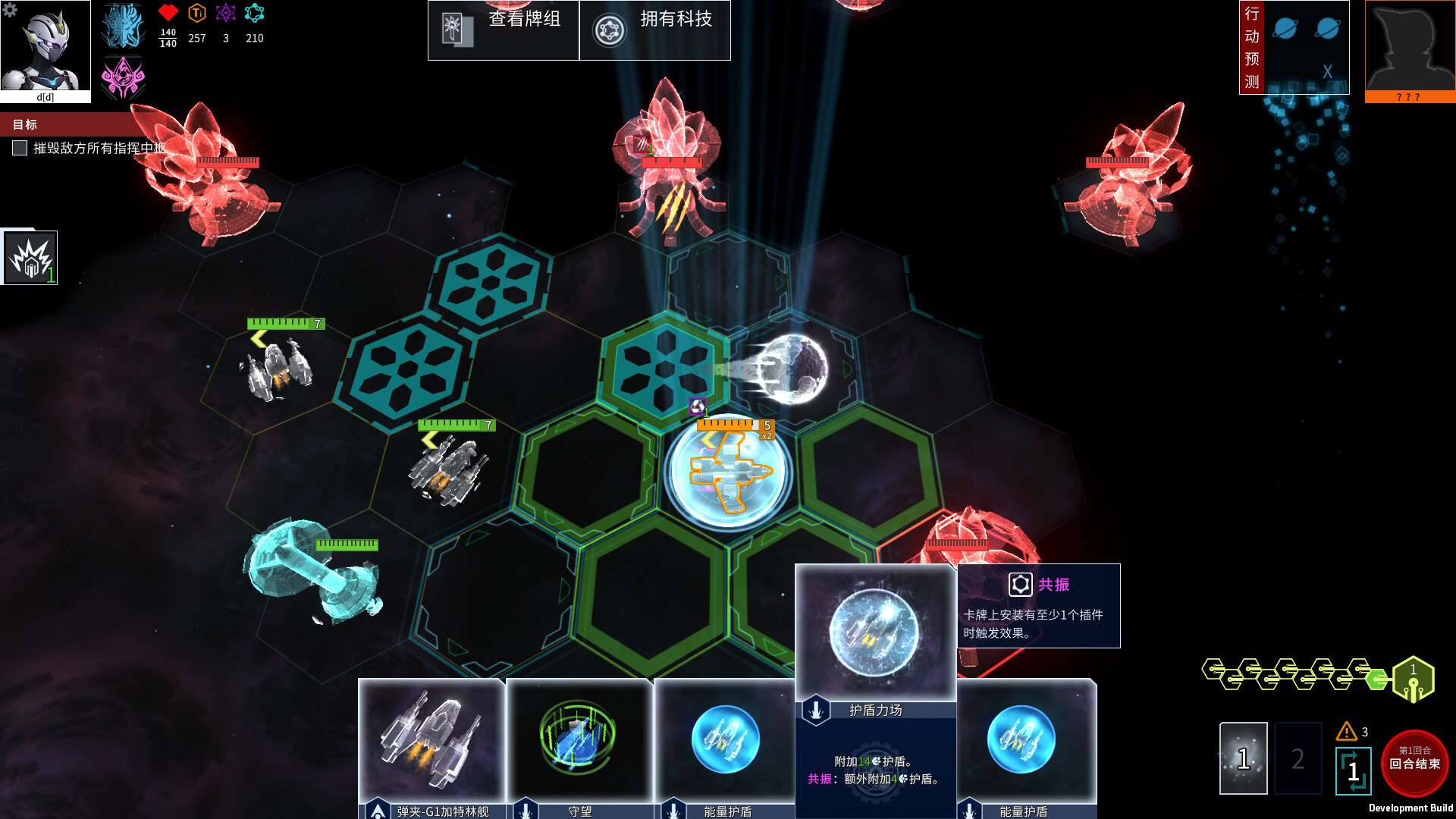Open the draw pile showing 1
1456x819 pixels.
click(1243, 758)
